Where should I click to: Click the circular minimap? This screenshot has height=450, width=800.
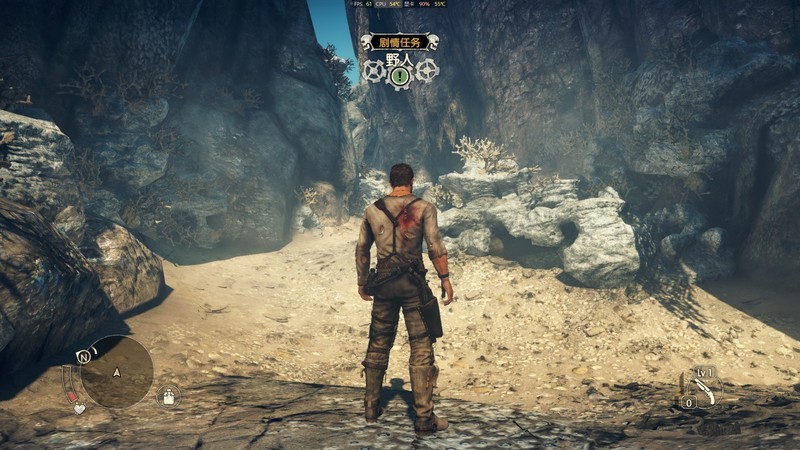point(117,371)
